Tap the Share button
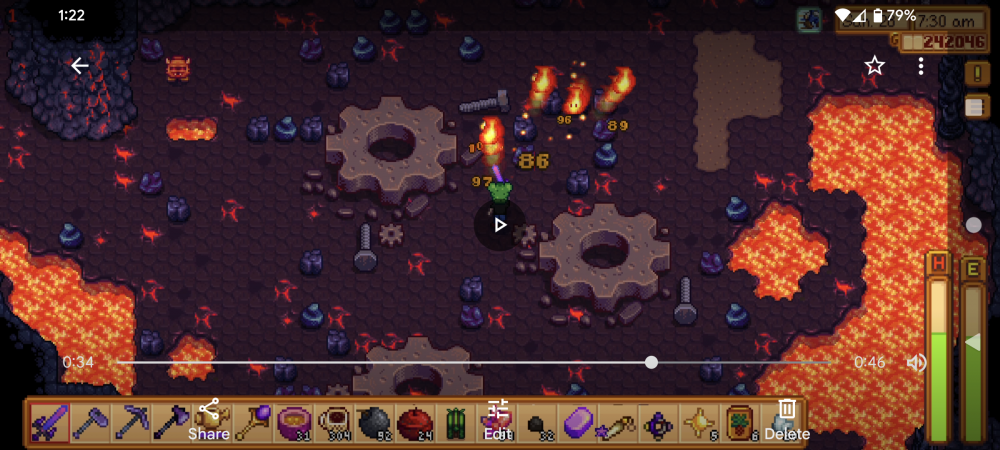Image resolution: width=1000 pixels, height=450 pixels. 209,420
